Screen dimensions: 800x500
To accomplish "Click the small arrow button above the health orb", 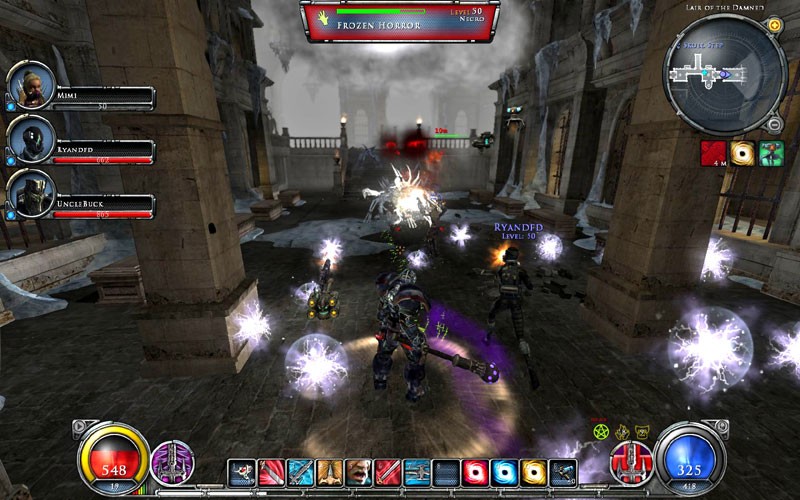I will (79, 426).
